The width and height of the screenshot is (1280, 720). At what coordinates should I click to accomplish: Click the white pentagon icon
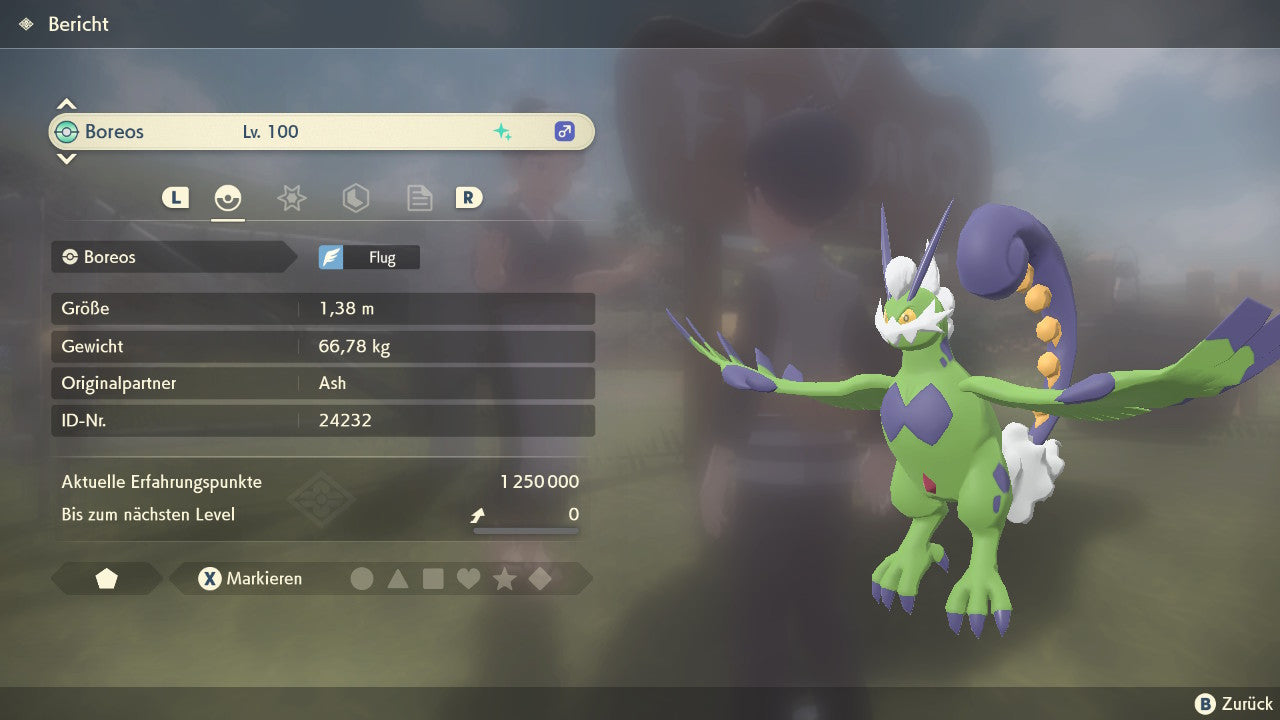(x=106, y=578)
